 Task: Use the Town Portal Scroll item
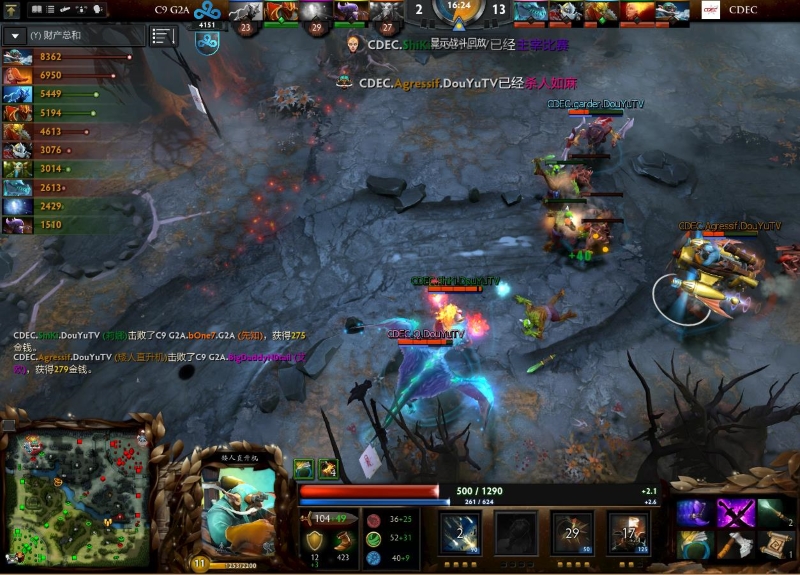[x=773, y=546]
